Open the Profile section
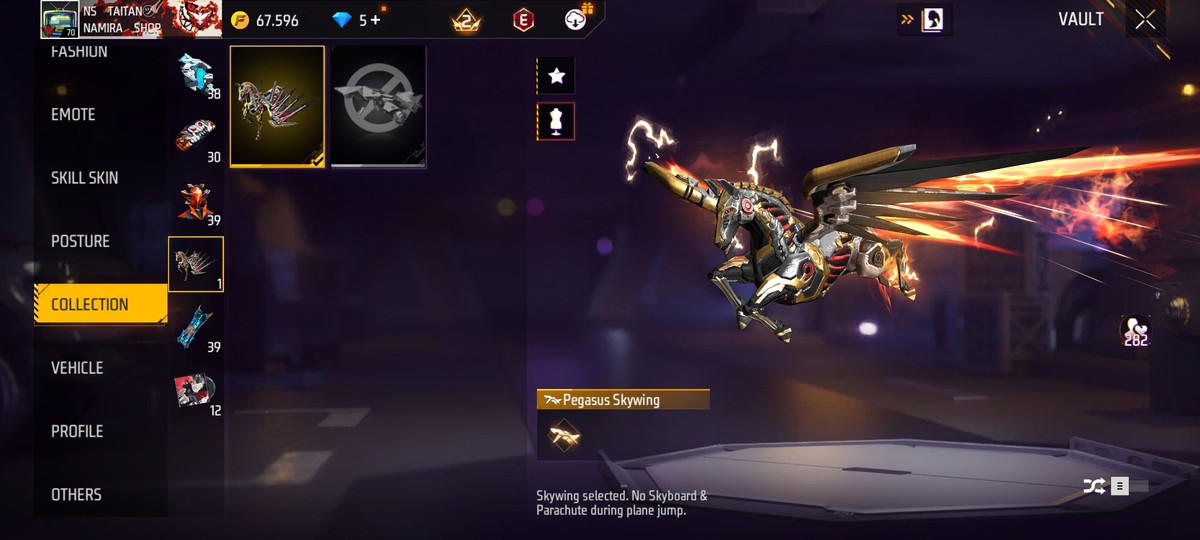Image resolution: width=1200 pixels, height=540 pixels. [x=77, y=431]
